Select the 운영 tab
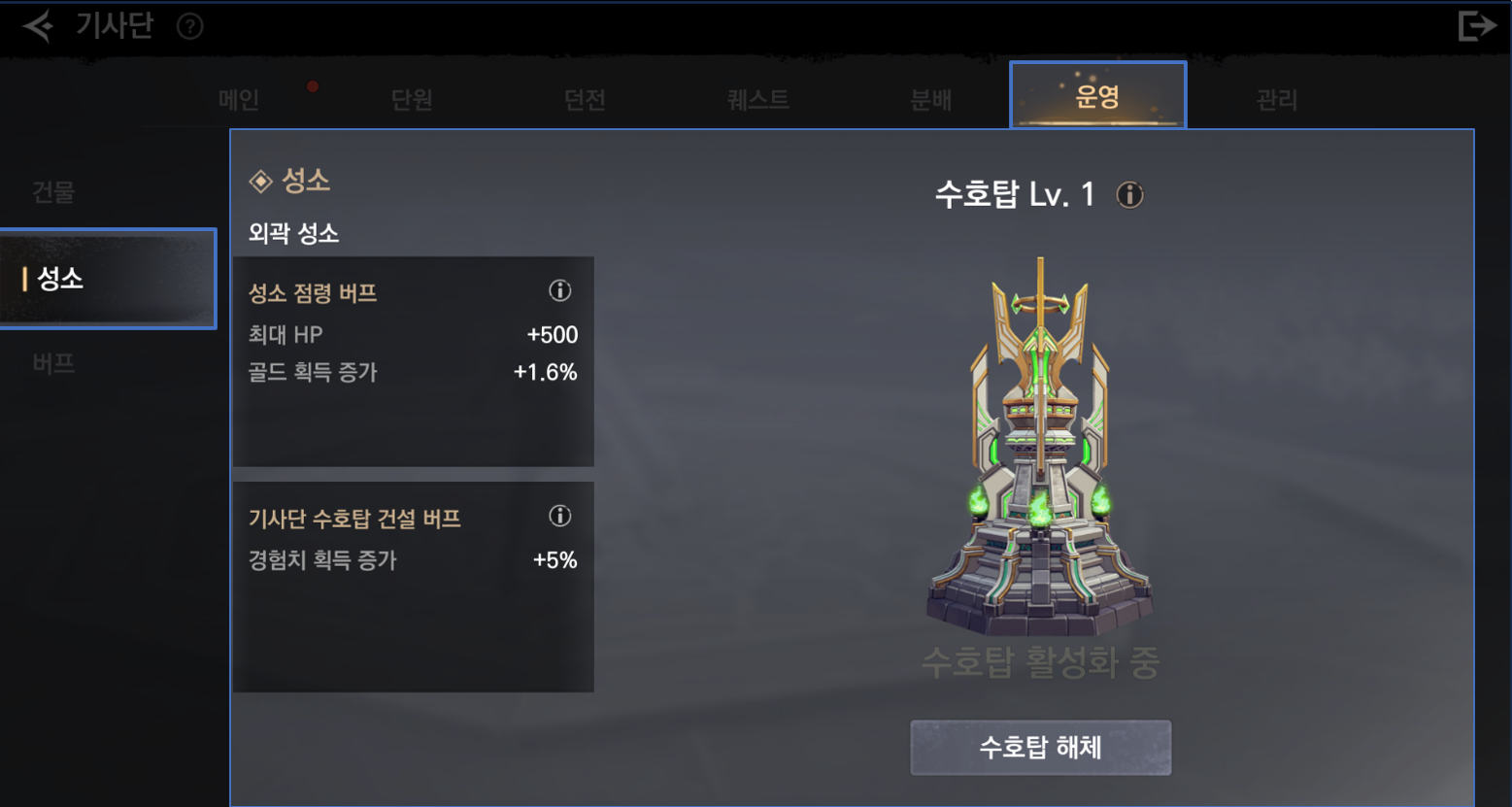1512x807 pixels. (x=1097, y=96)
